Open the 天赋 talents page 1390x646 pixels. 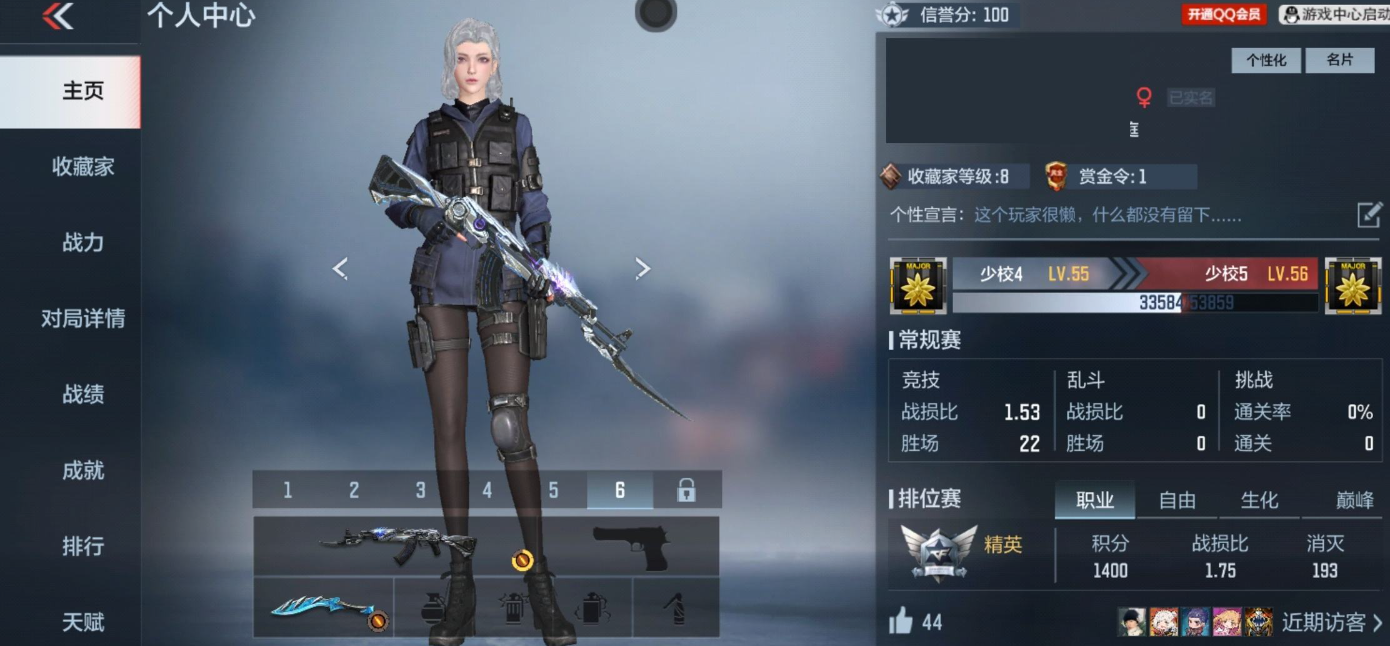[x=83, y=622]
